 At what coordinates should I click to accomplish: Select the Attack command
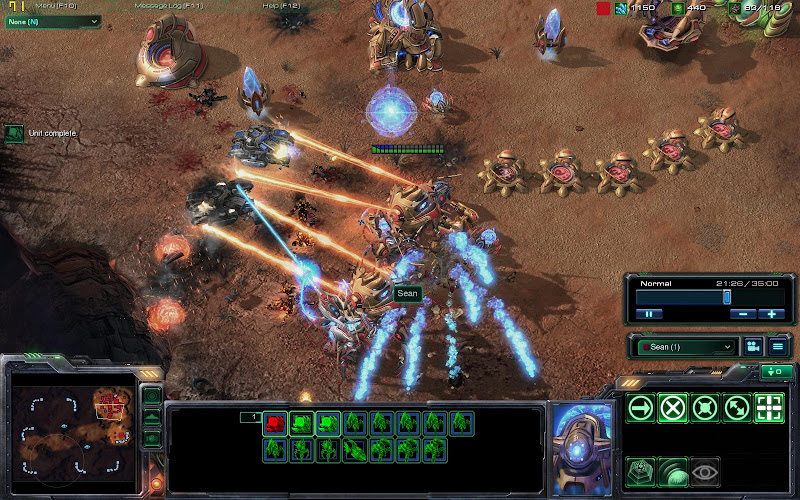tap(769, 408)
